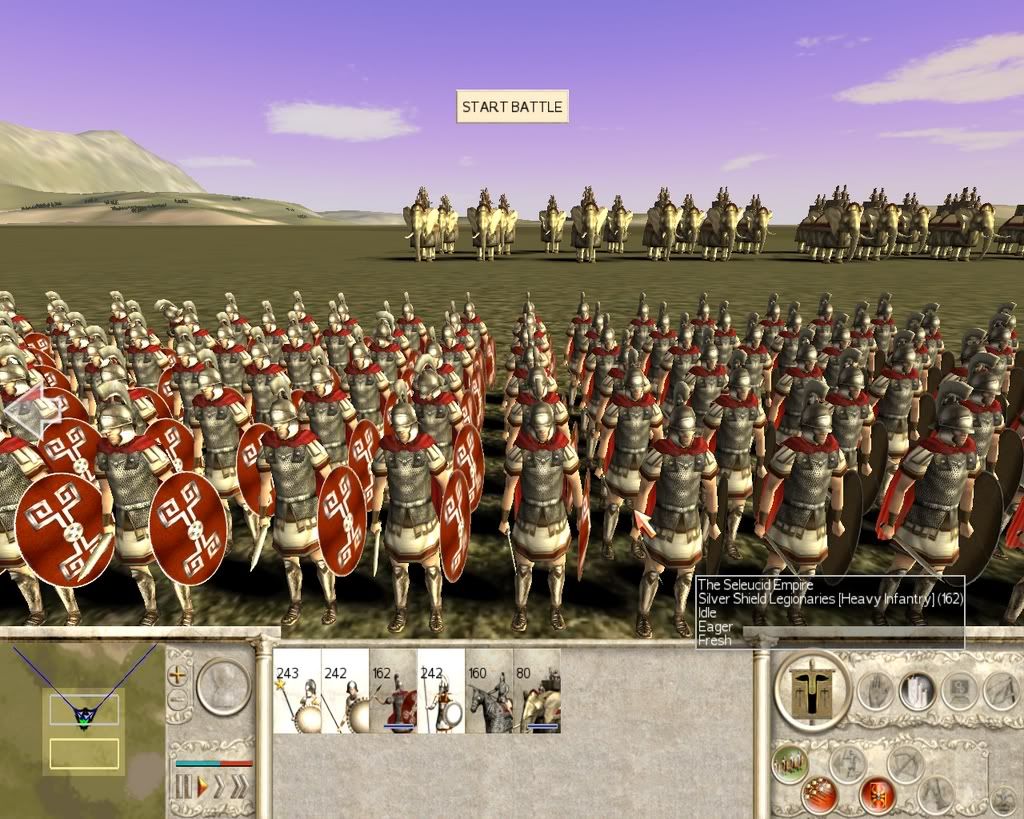
Task: Set battle speed to normal play
Action: (x=202, y=787)
